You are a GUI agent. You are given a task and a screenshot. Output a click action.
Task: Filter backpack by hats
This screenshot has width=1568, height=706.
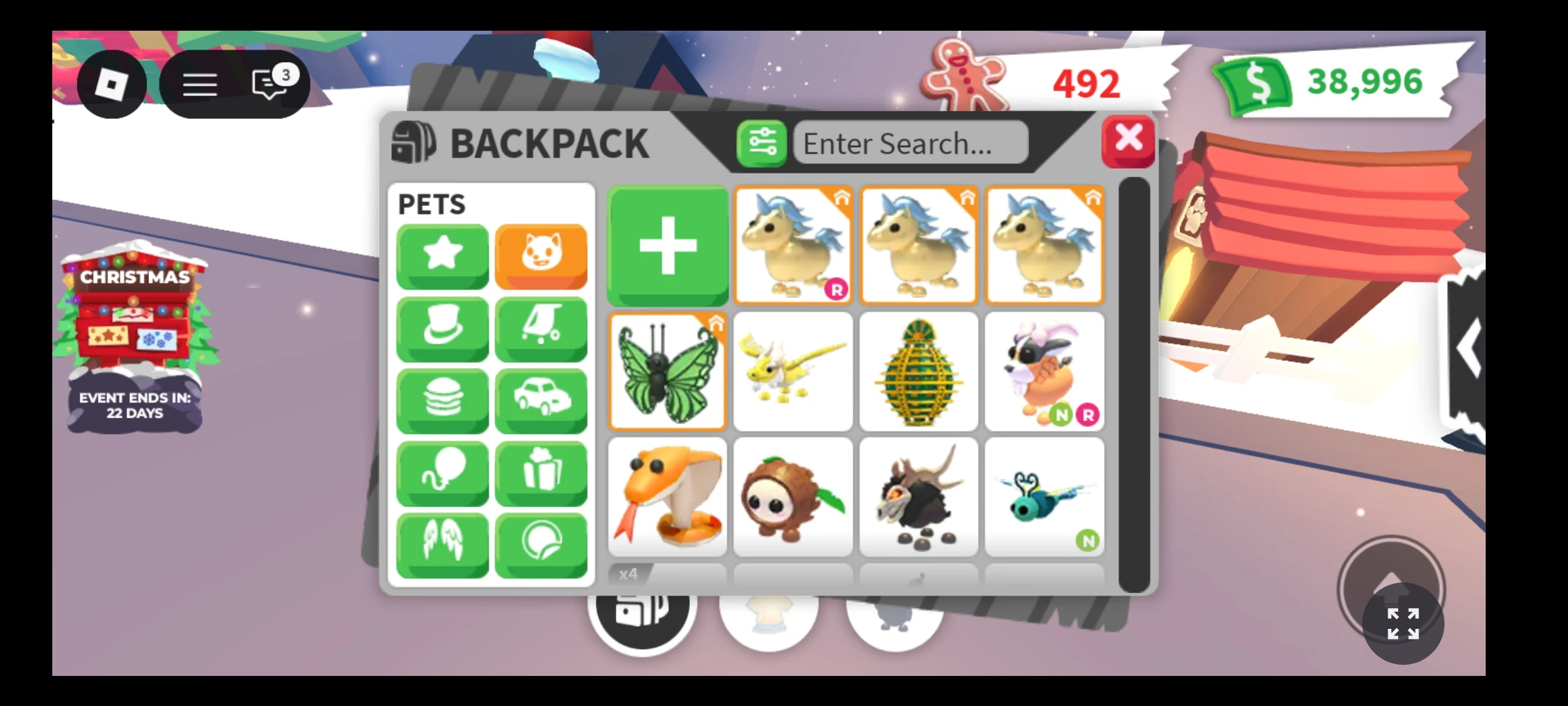(442, 329)
